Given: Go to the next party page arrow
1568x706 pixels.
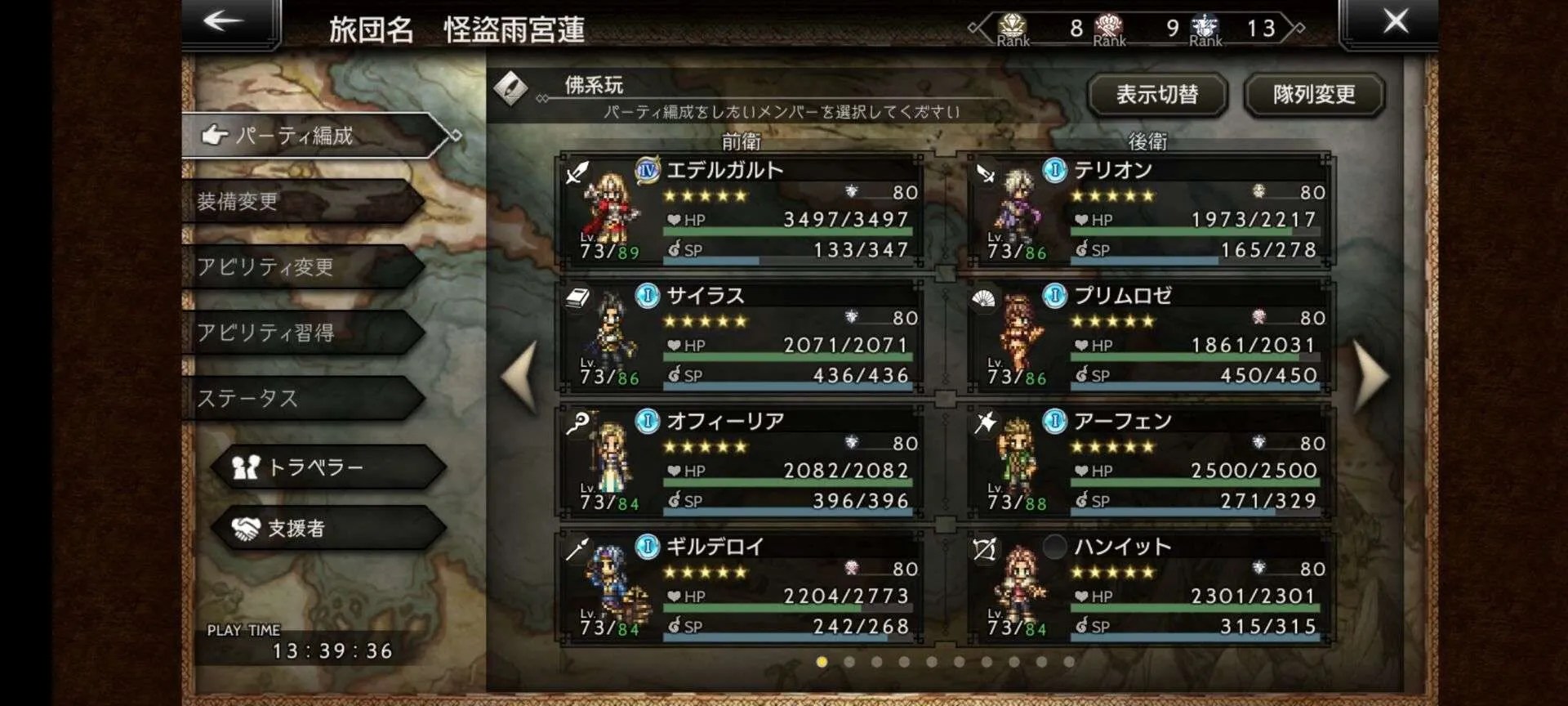Looking at the screenshot, I should (1370, 377).
